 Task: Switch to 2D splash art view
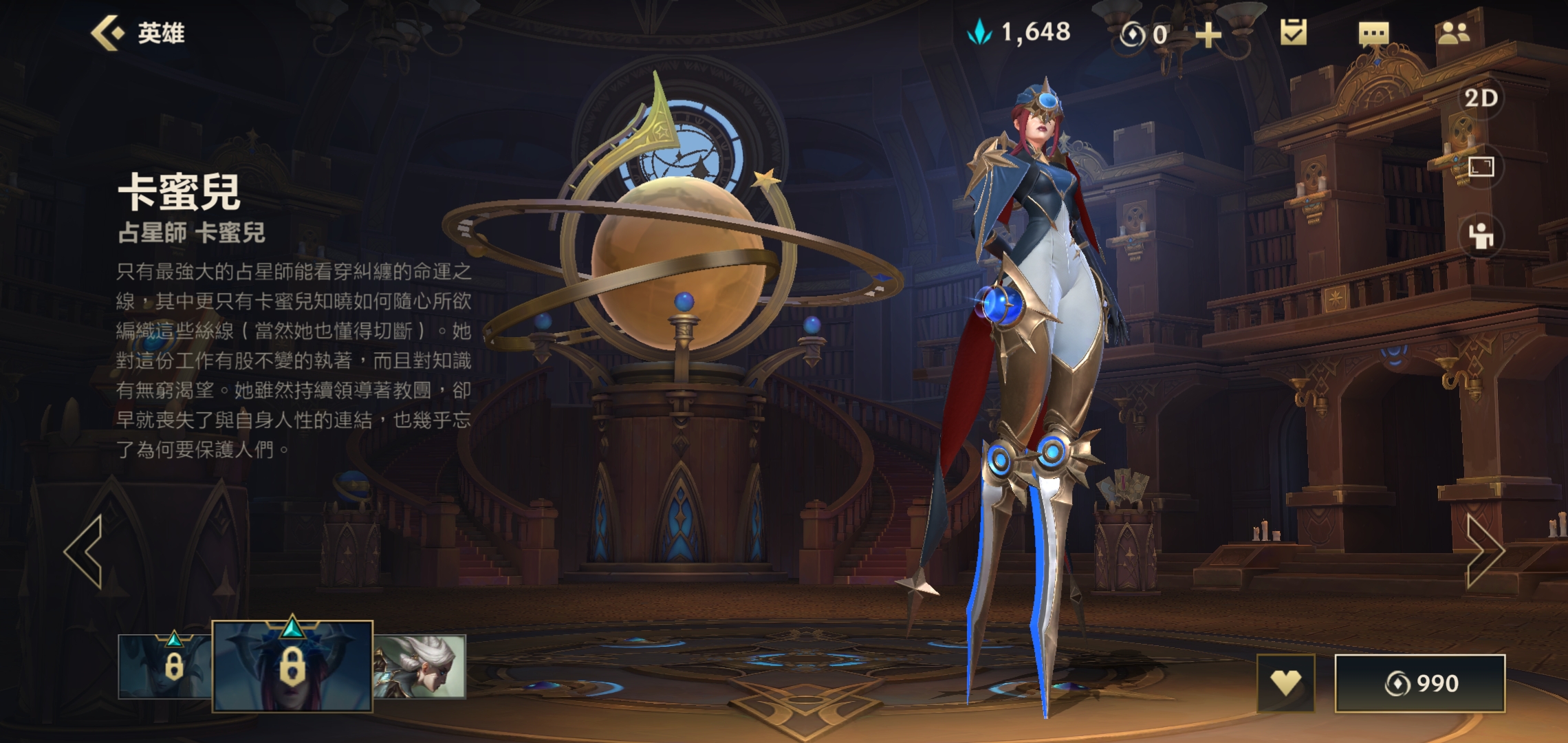click(1481, 98)
